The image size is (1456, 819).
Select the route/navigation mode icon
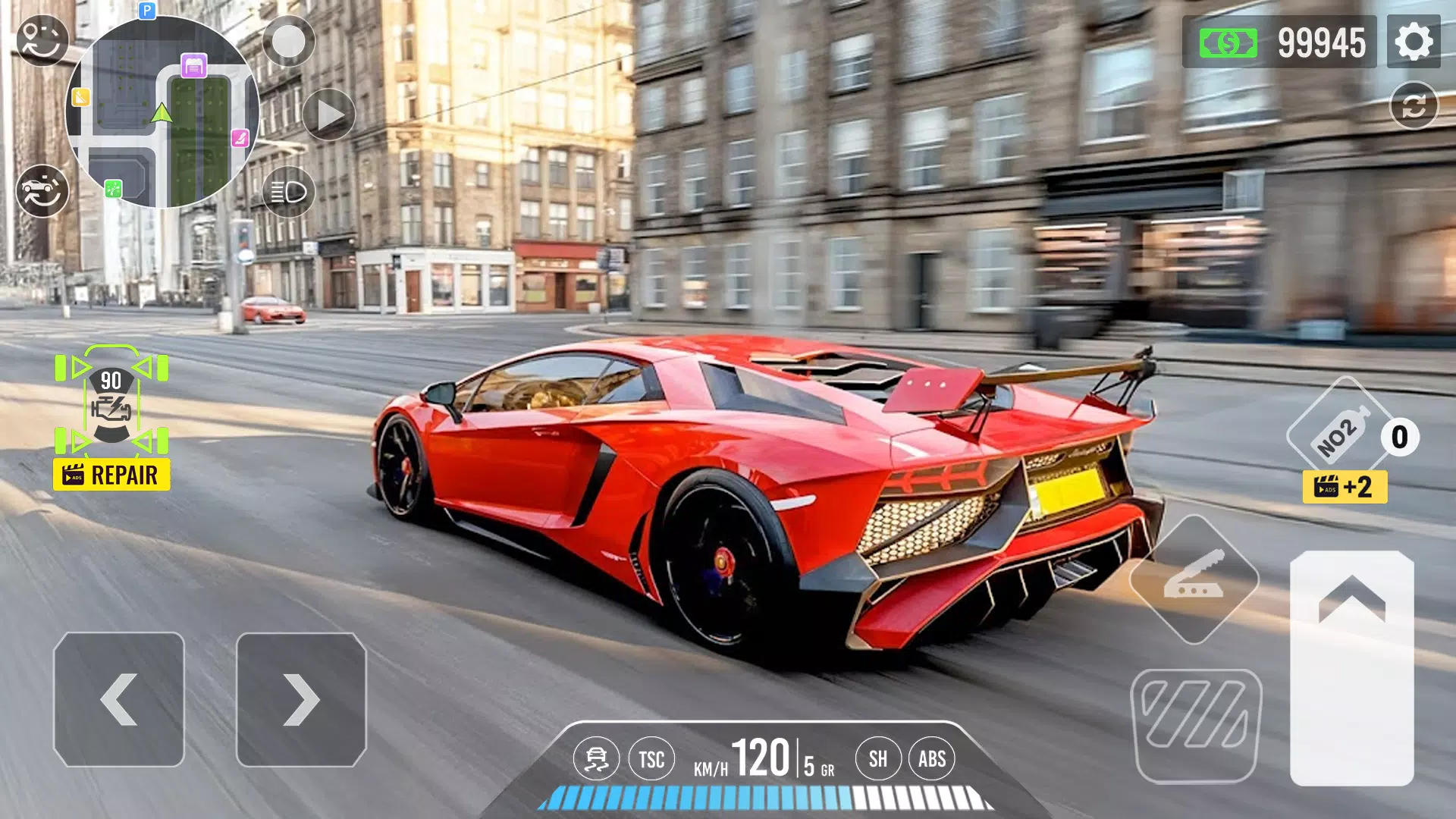(42, 39)
